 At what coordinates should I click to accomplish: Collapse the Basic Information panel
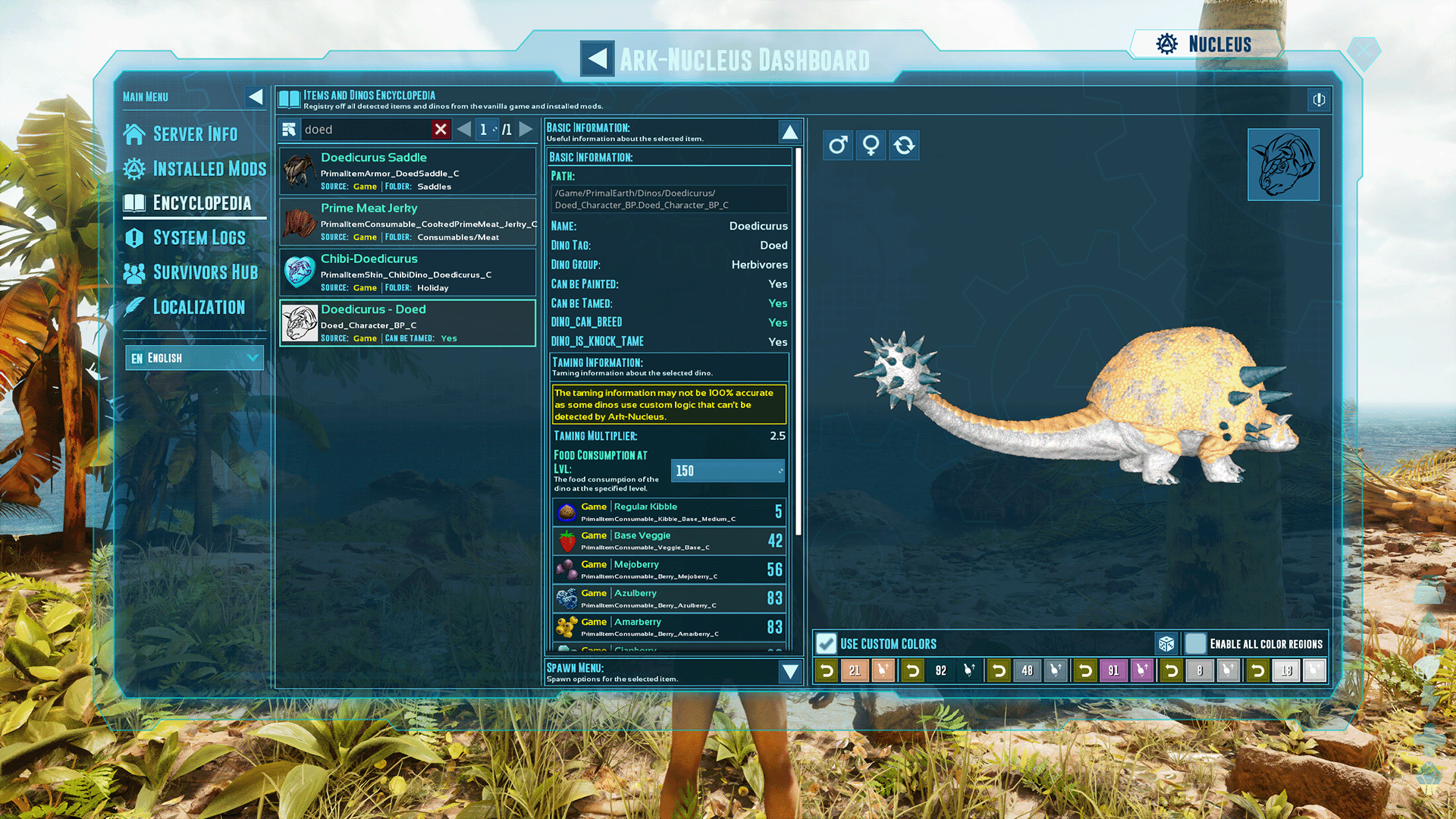click(789, 133)
